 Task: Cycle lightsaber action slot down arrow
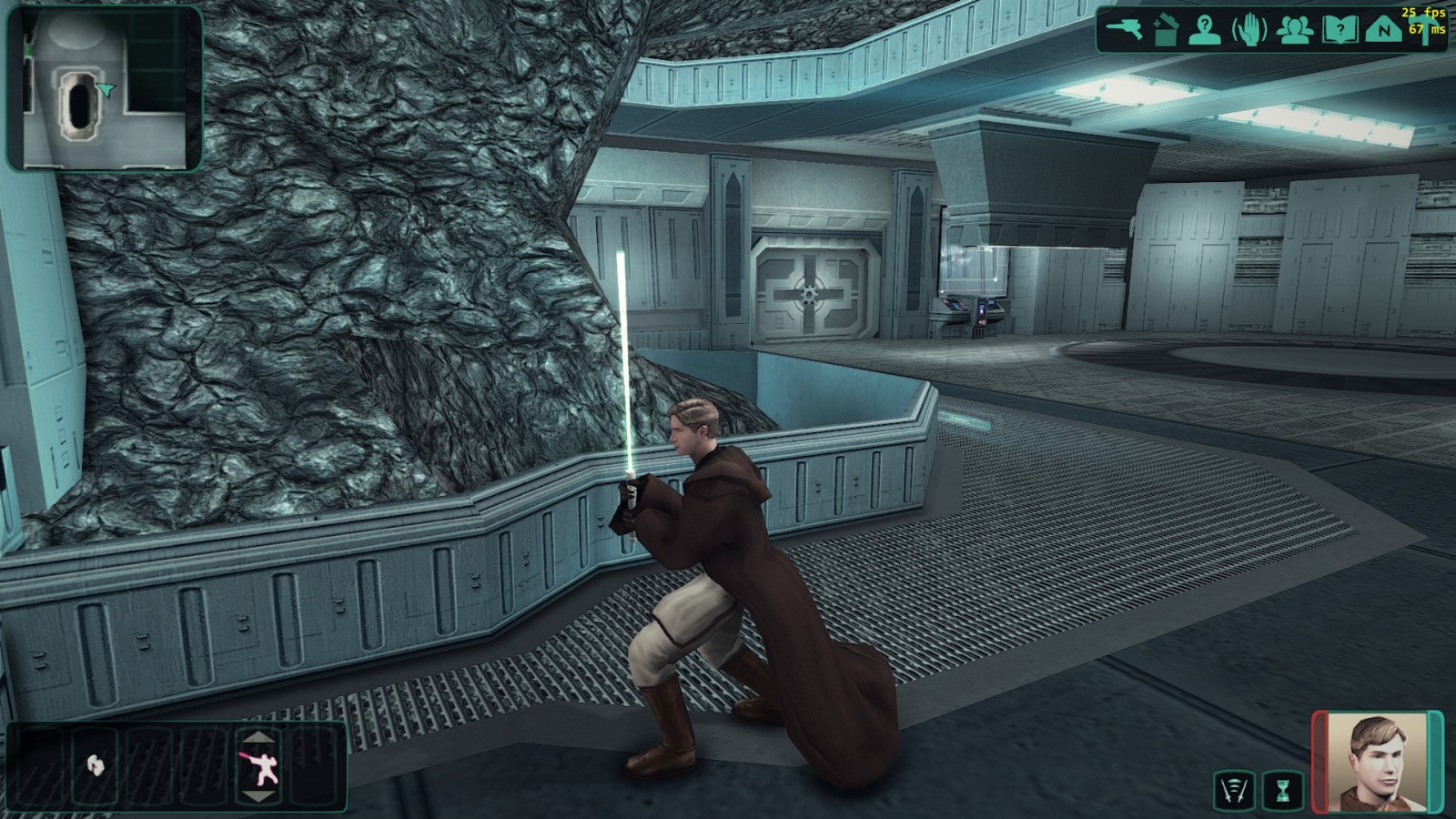pos(259,797)
